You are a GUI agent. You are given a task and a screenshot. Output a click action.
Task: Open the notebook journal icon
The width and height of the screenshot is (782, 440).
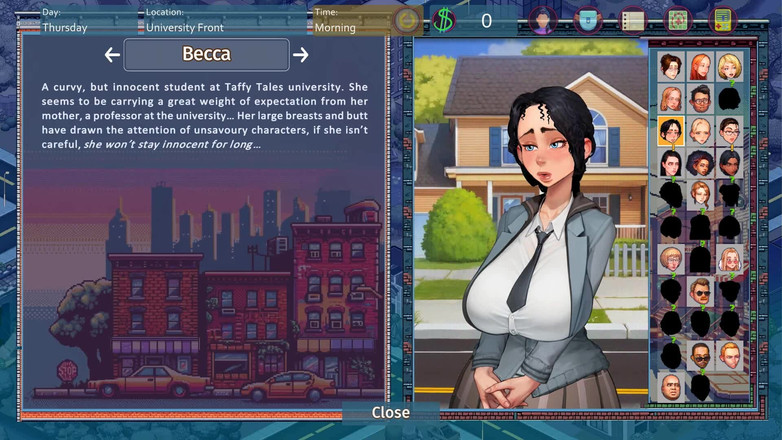632,19
